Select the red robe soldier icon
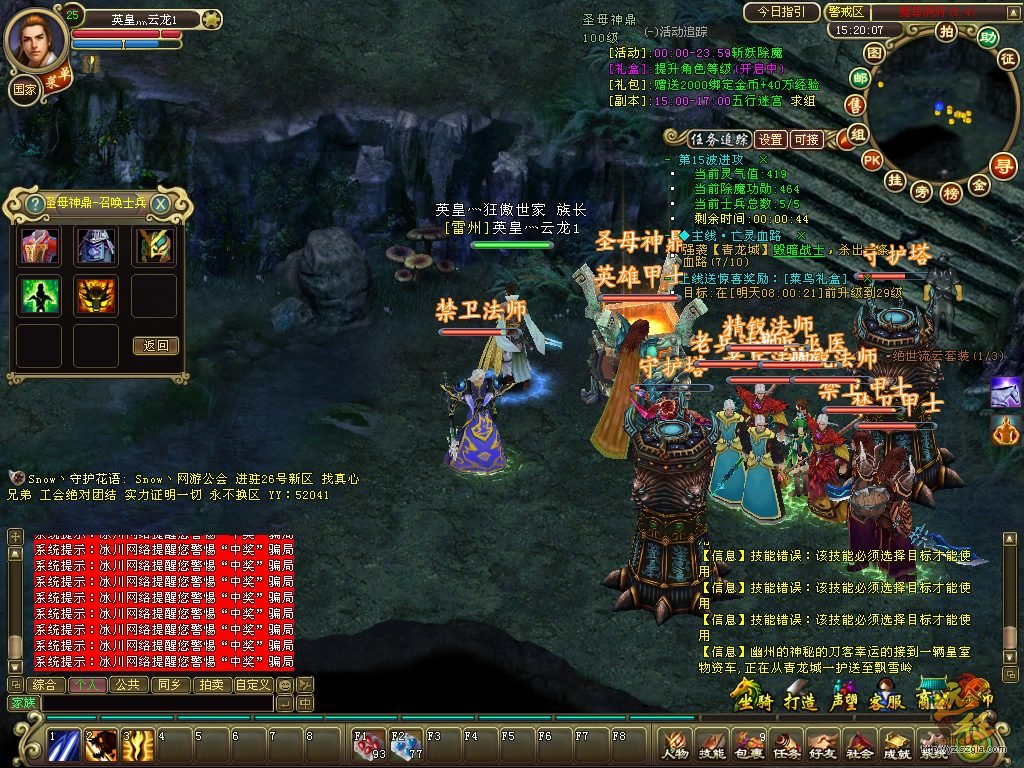Screen dimensions: 1024x768 coord(40,246)
